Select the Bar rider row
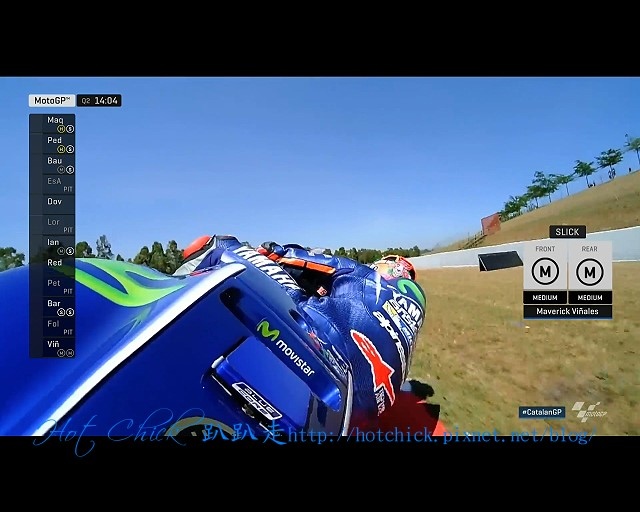 coord(53,307)
